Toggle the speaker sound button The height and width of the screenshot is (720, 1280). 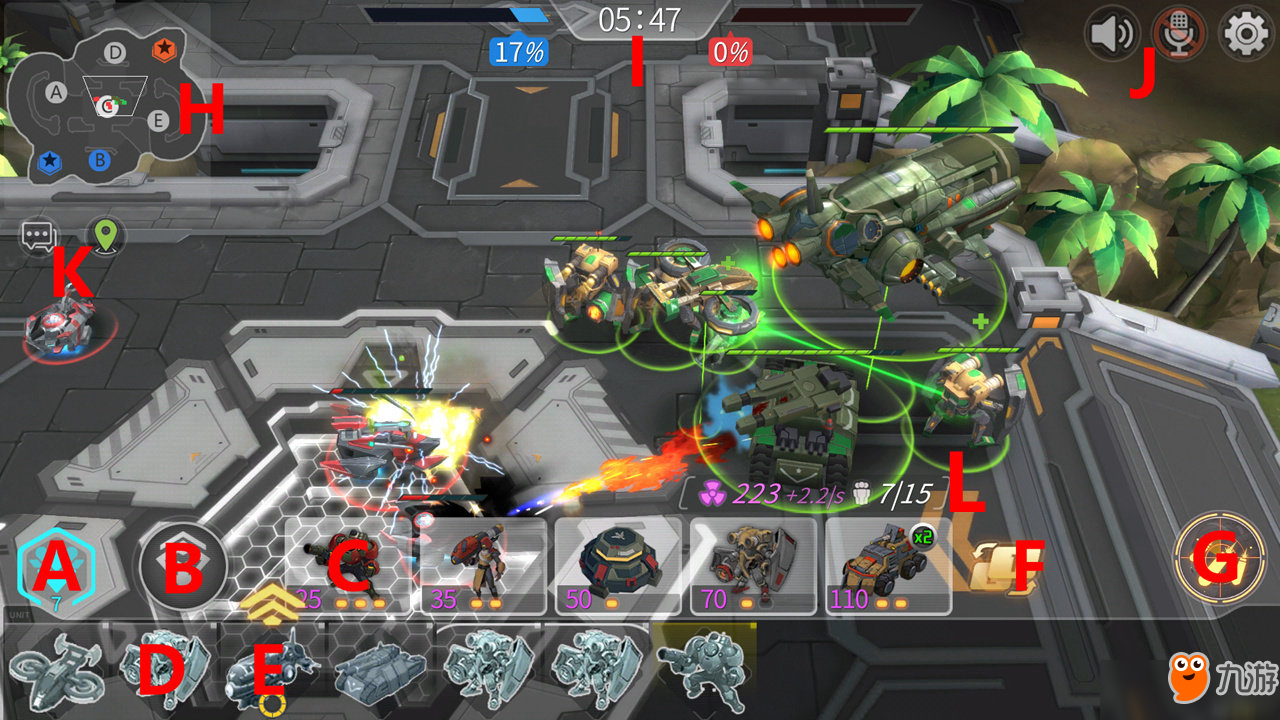1113,34
